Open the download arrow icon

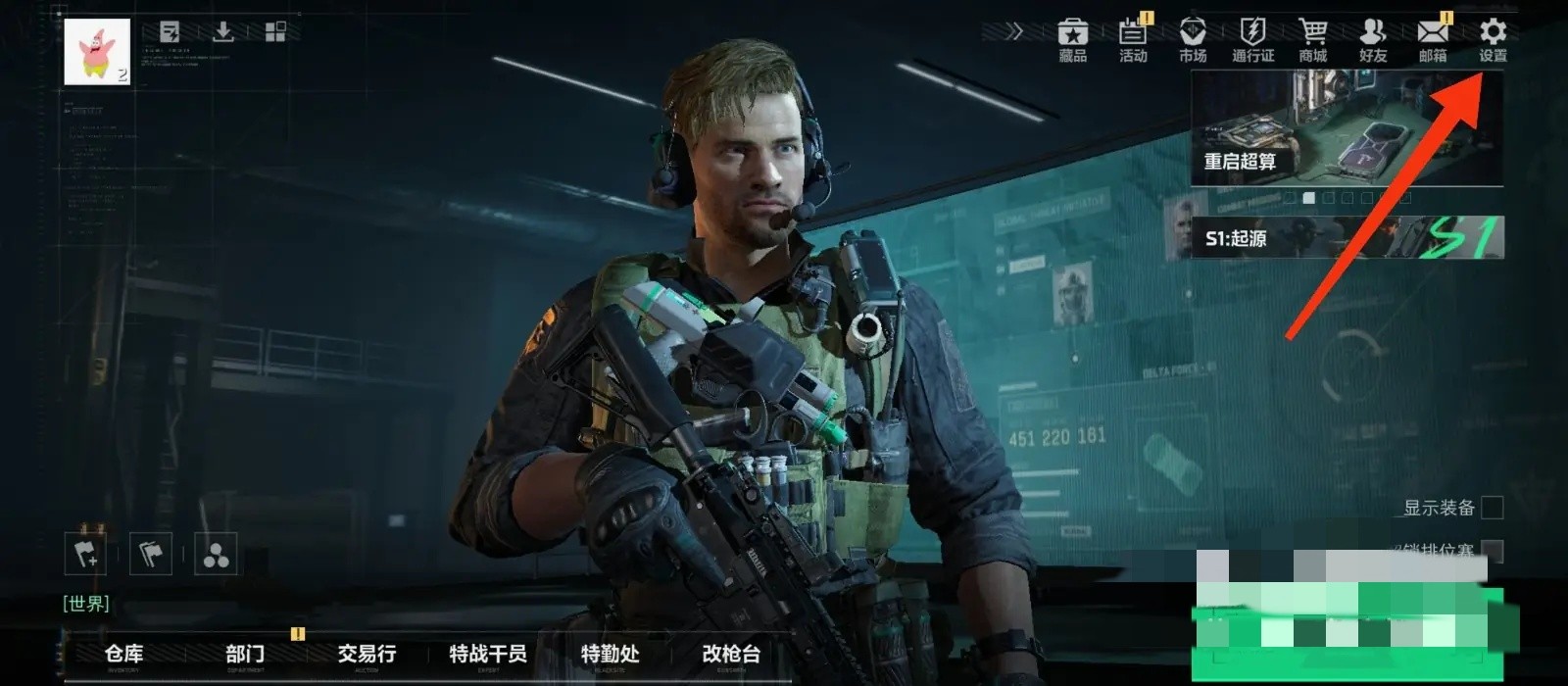[223, 32]
